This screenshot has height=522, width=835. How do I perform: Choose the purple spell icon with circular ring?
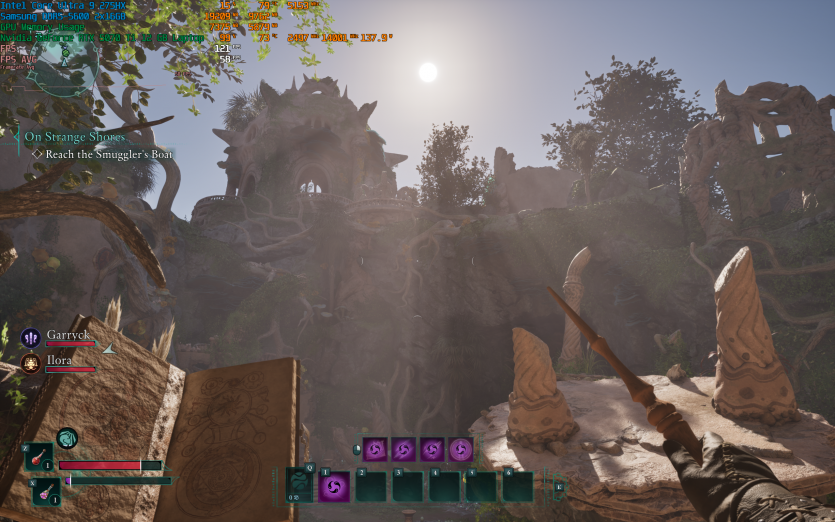pyautogui.click(x=461, y=449)
